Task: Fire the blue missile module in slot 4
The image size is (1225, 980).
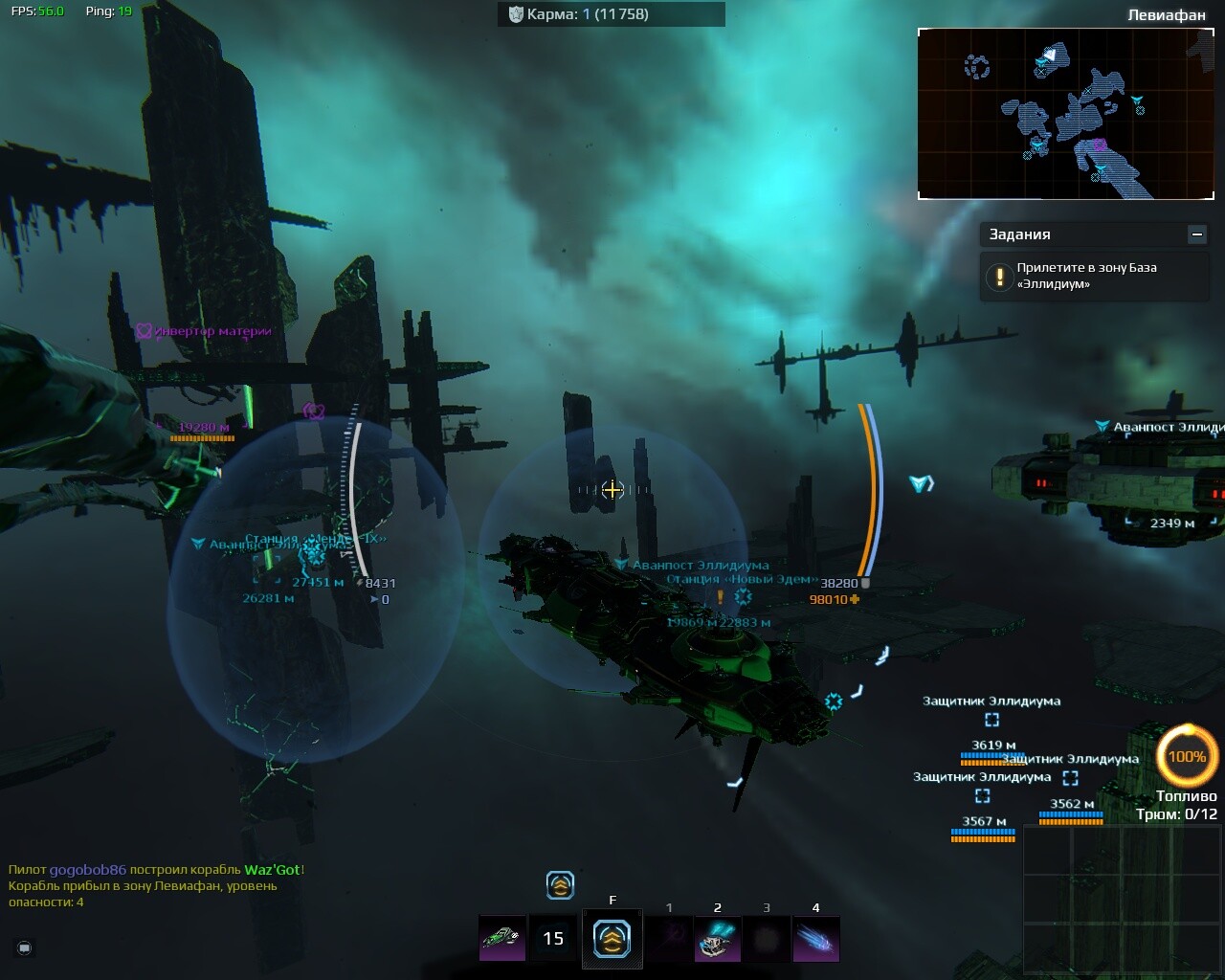Action: pyautogui.click(x=816, y=938)
